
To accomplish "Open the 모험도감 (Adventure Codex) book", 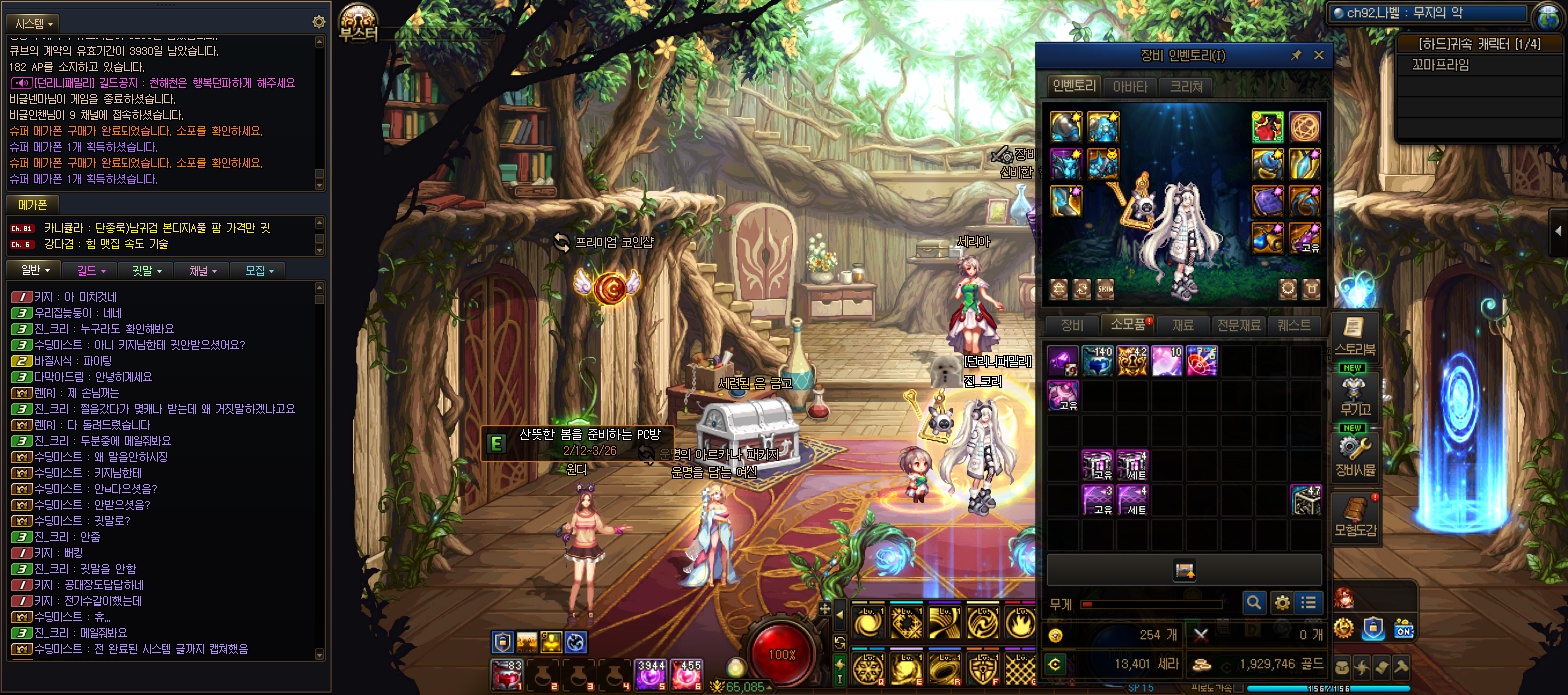I will 1355,514.
